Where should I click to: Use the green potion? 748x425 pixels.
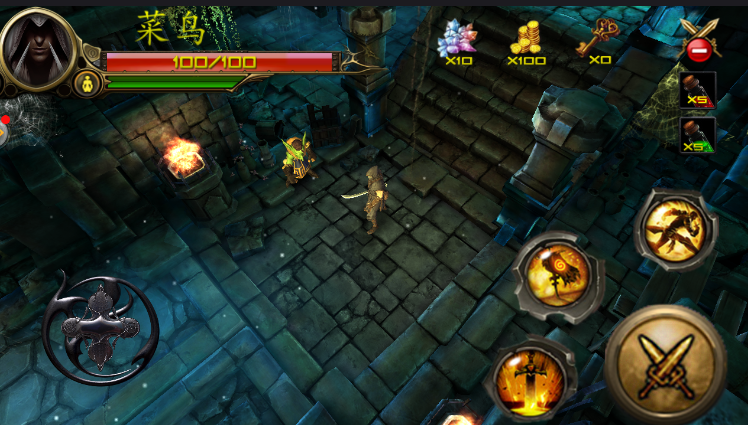[x=697, y=135]
